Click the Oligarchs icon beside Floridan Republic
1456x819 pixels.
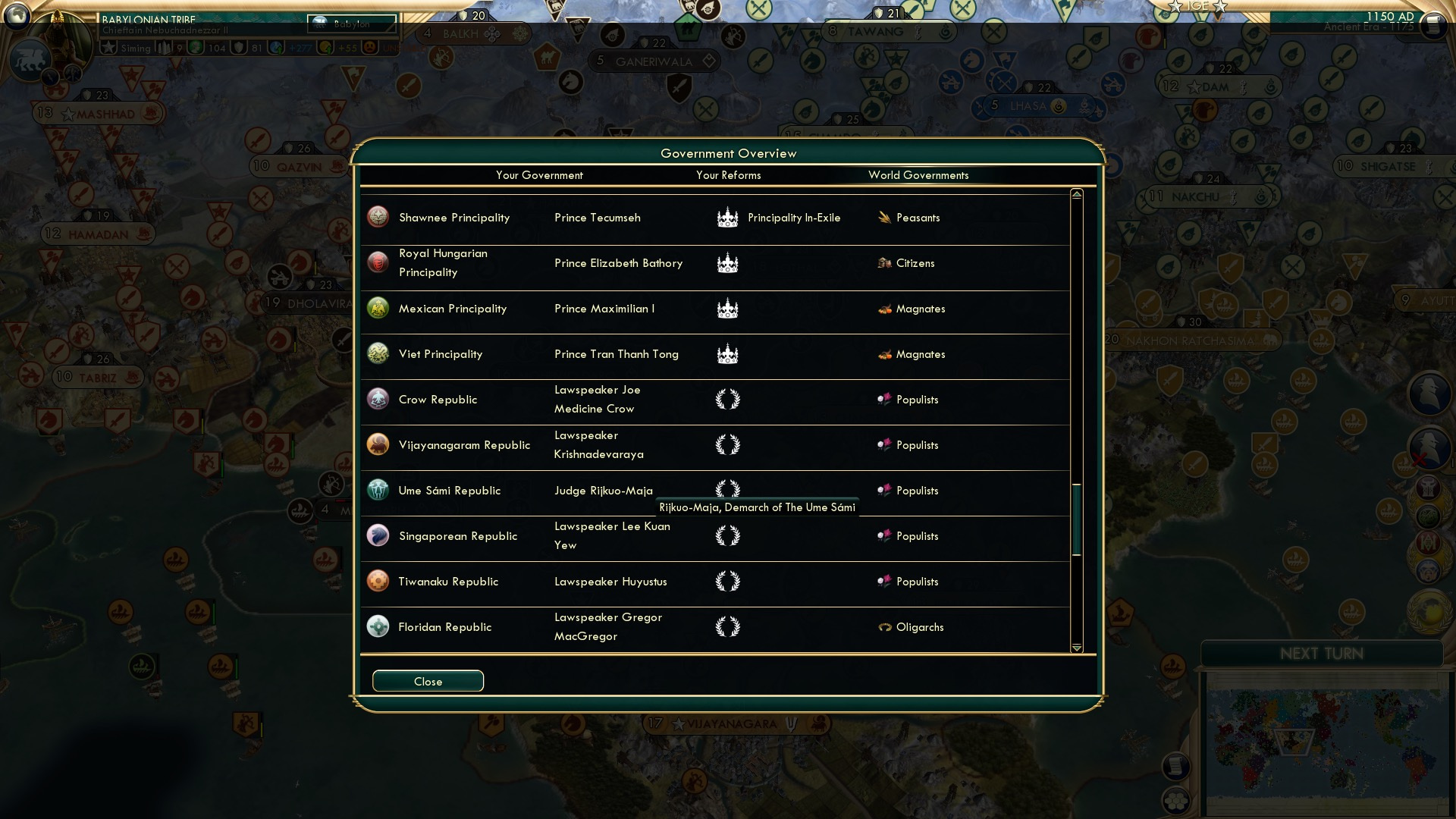pyautogui.click(x=884, y=627)
